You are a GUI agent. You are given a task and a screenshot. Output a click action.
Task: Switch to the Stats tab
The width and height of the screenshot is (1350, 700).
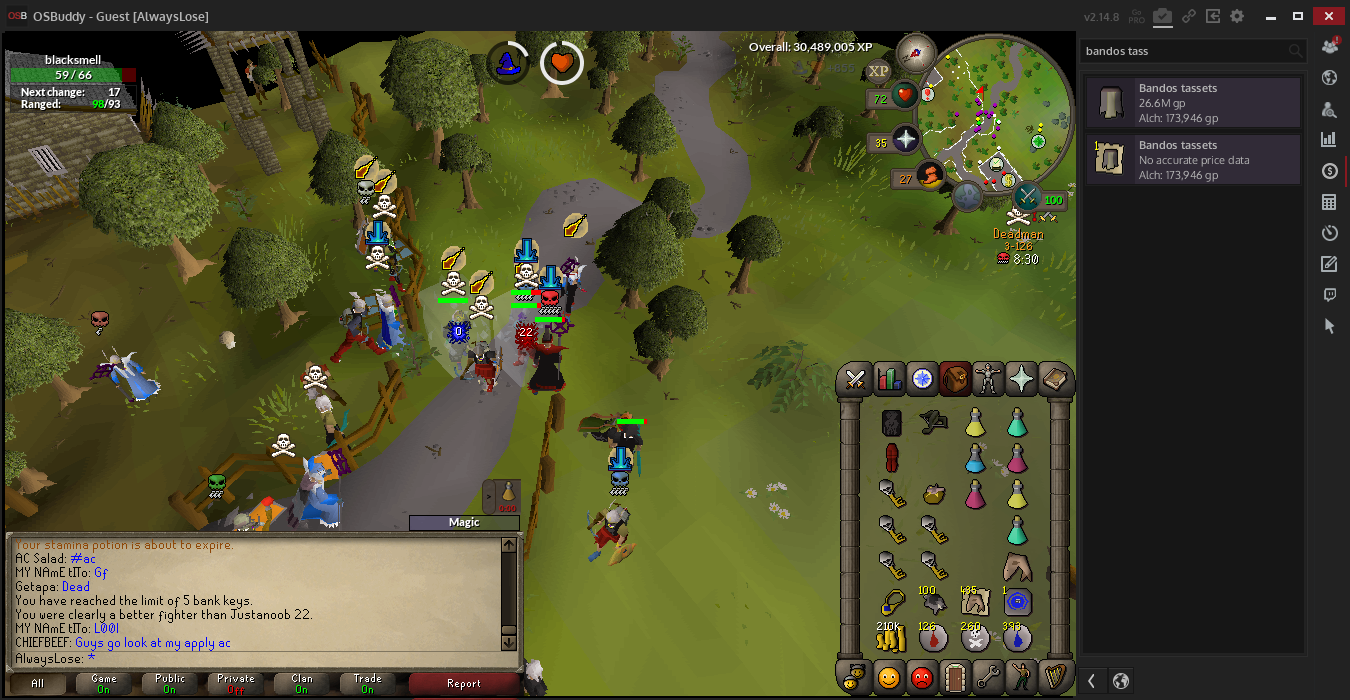889,379
